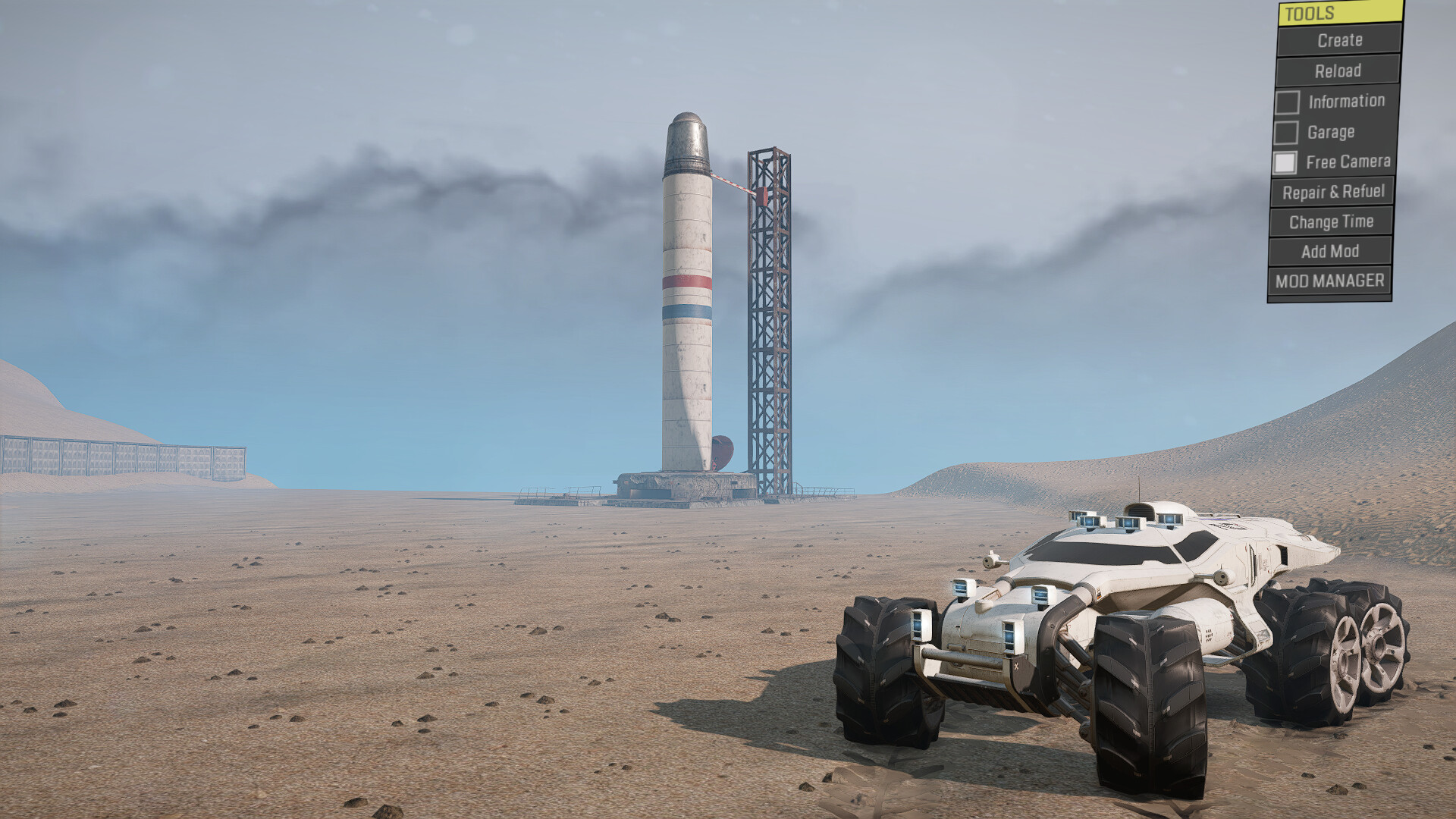The height and width of the screenshot is (819, 1456).
Task: Uncheck the Free Camera checkbox
Action: tap(1285, 162)
